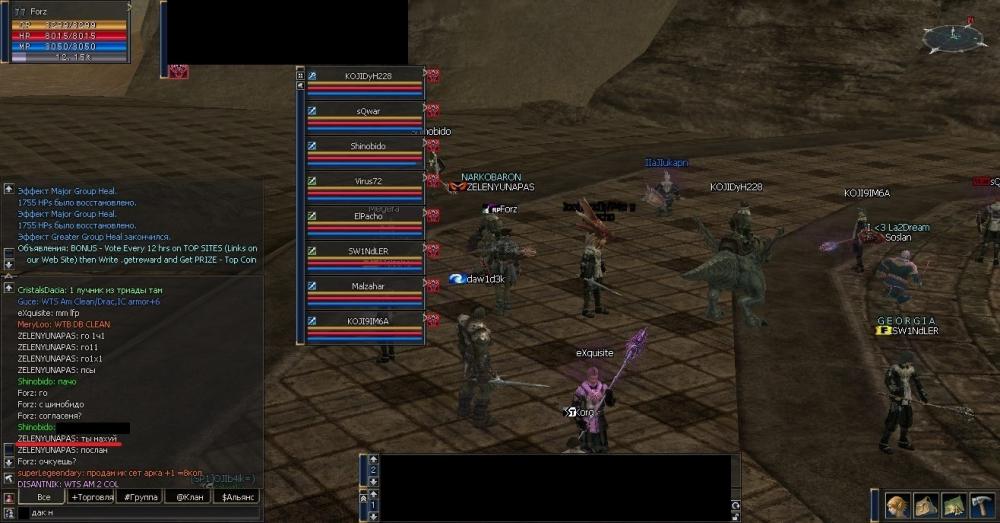
Task: Open the compass minimap
Action: point(953,37)
